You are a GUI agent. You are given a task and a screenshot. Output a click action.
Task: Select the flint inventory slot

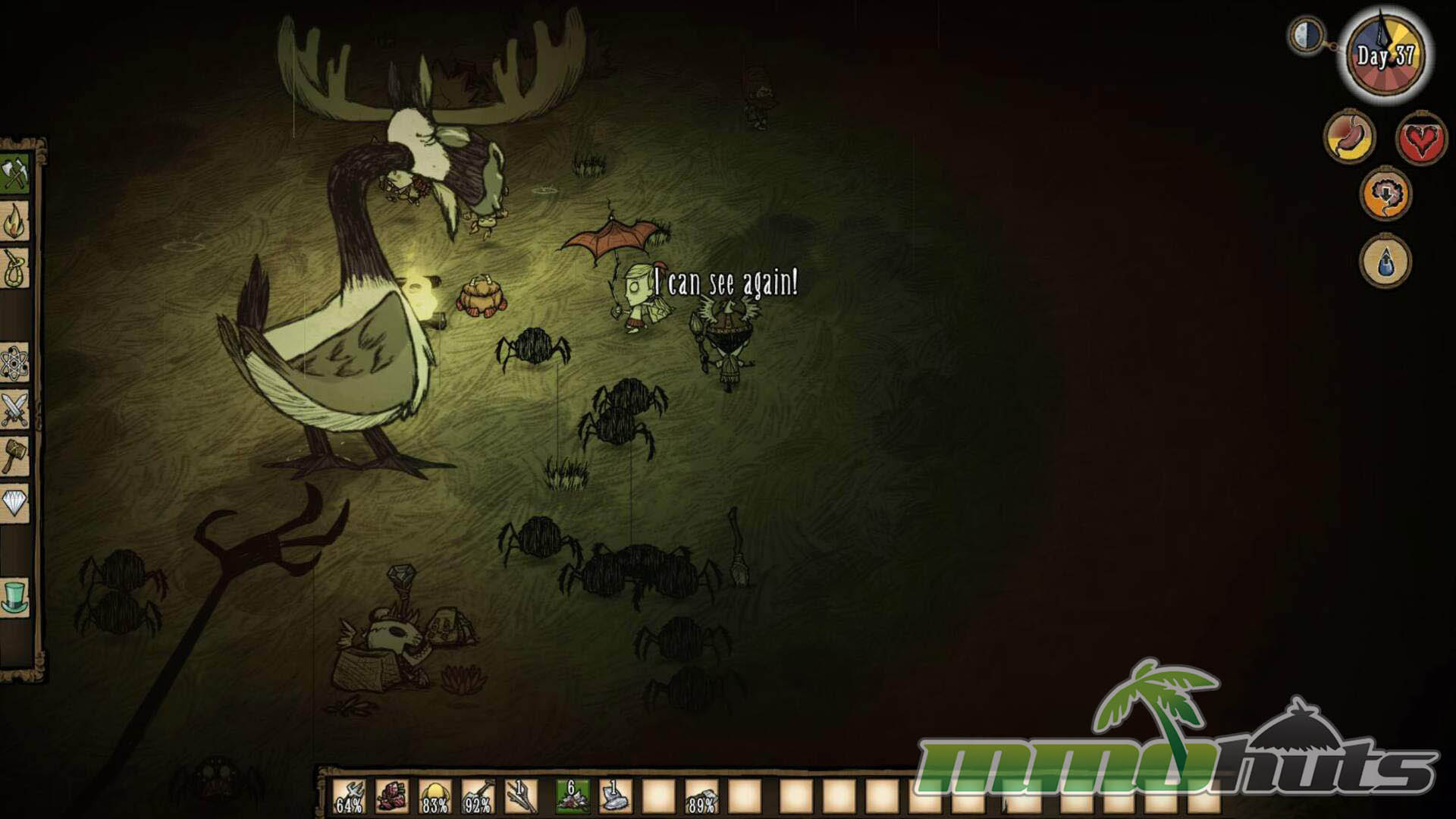[615, 797]
